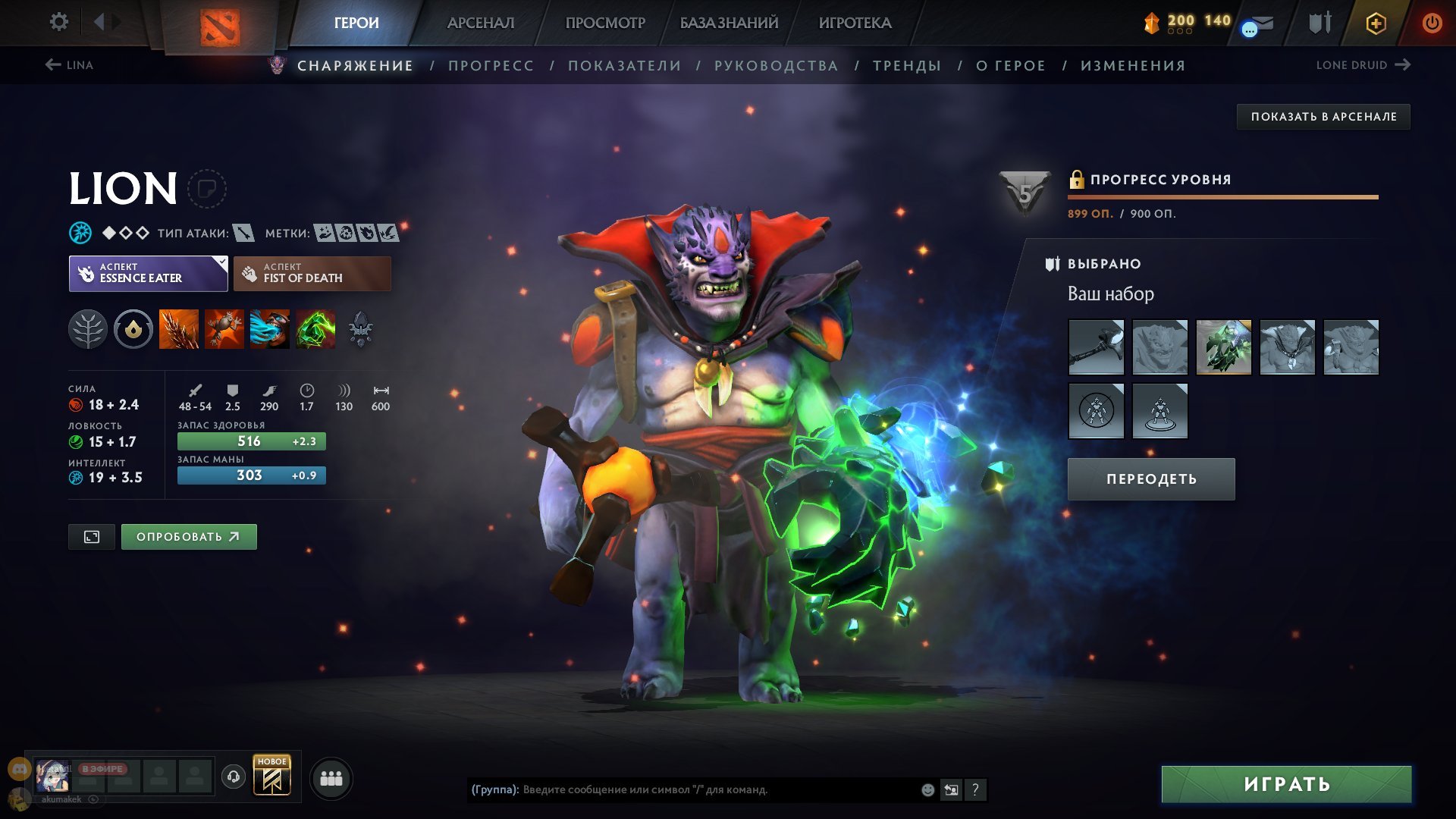Click the Finger of Death ability icon
The height and width of the screenshot is (819, 1456).
click(x=316, y=328)
